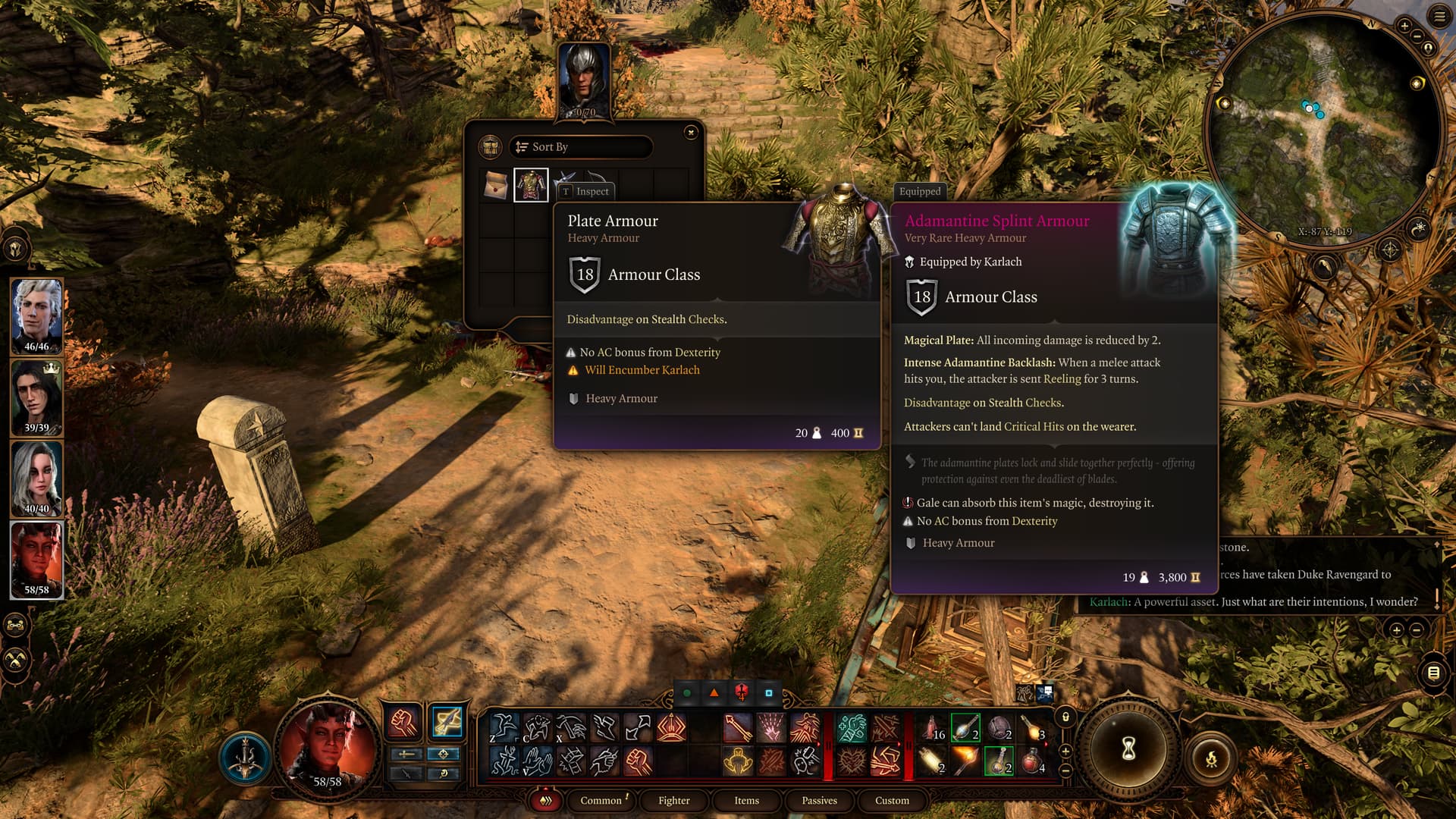This screenshot has height=819, width=1456.
Task: Zoom in on the minimap
Action: tap(1404, 27)
